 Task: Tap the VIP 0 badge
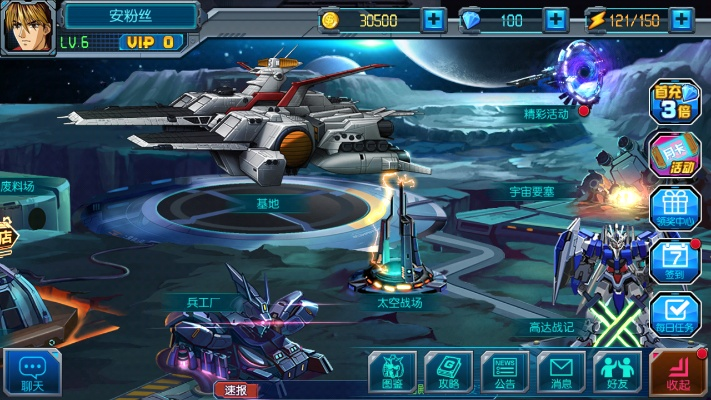[x=151, y=42]
